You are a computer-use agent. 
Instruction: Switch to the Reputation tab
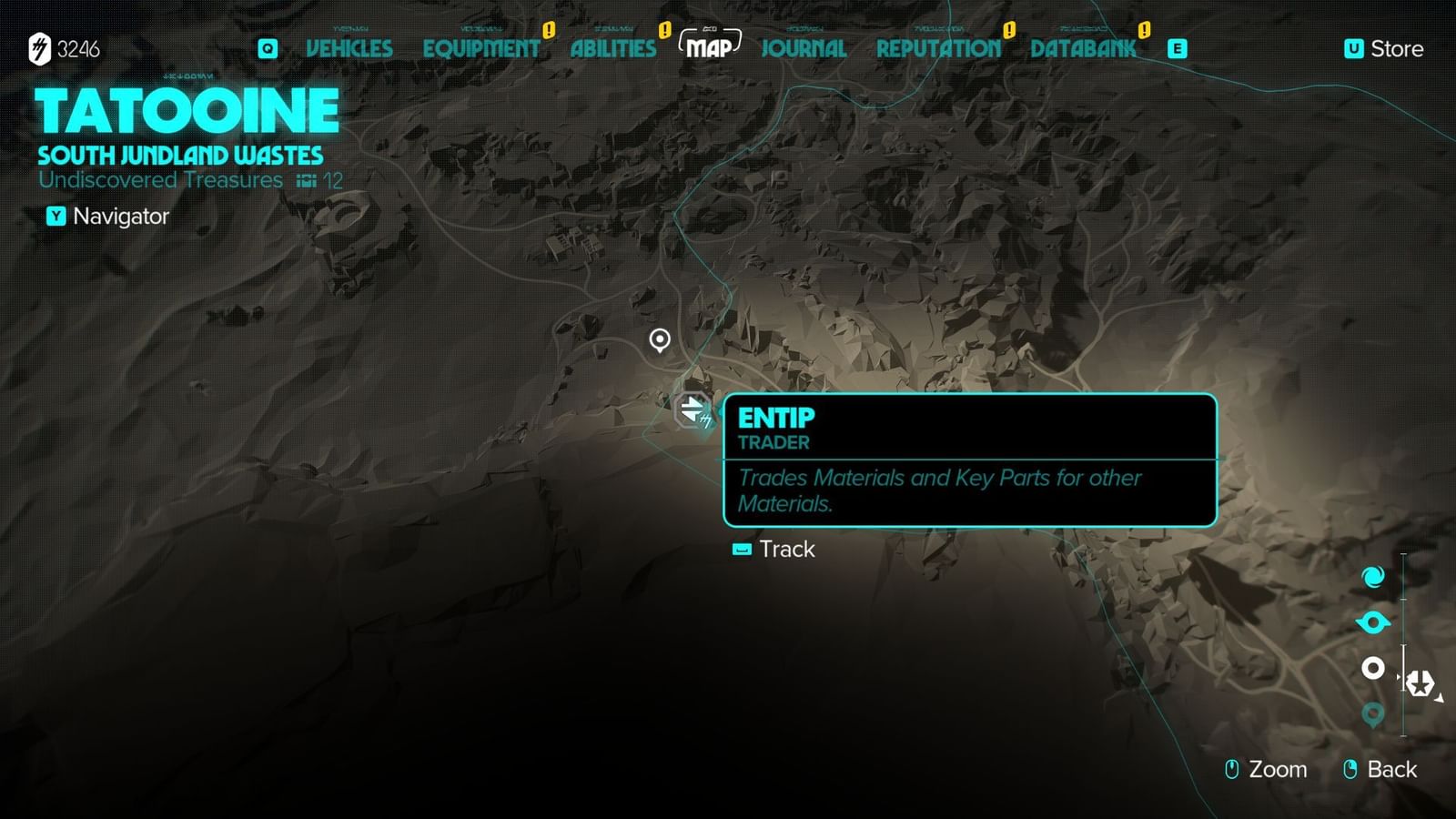pos(937,49)
